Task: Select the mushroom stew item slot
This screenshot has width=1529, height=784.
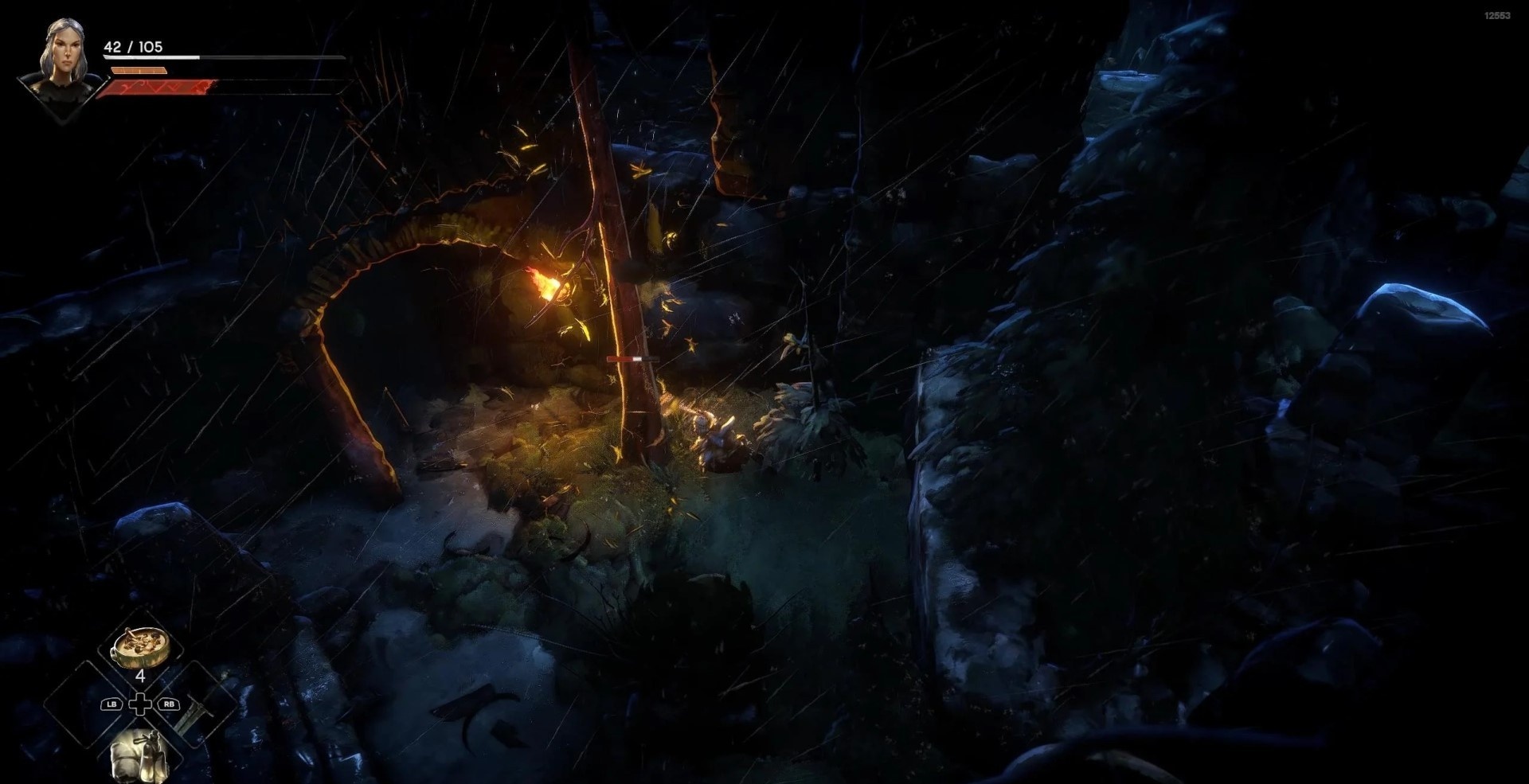Action: tap(140, 646)
